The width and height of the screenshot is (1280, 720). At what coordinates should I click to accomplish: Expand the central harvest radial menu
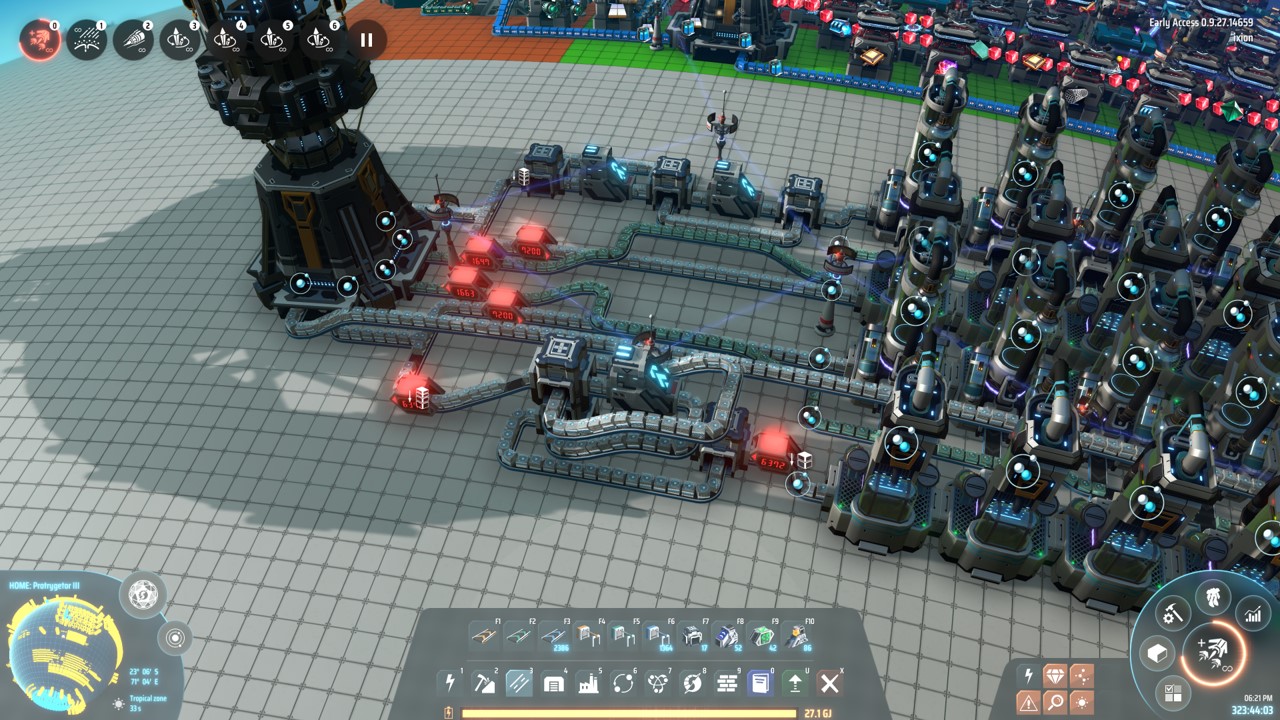pos(1213,654)
